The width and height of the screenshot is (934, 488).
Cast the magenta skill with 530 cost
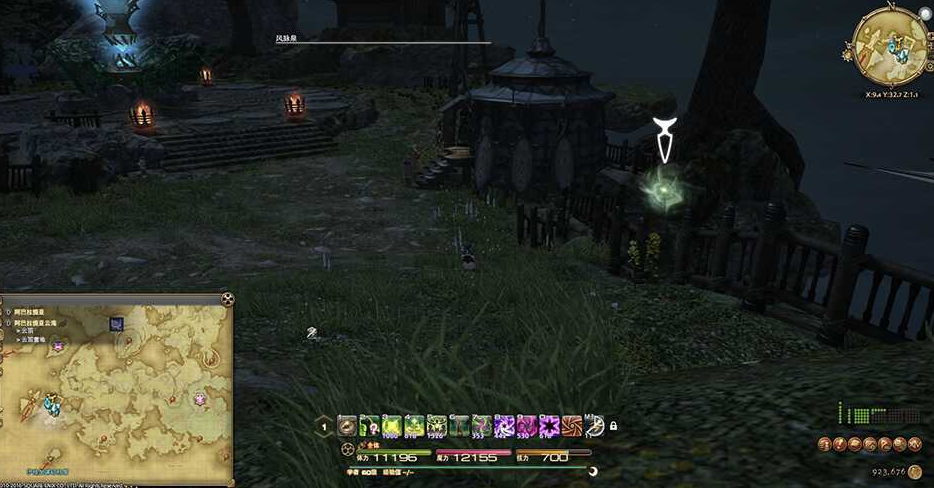526,425
